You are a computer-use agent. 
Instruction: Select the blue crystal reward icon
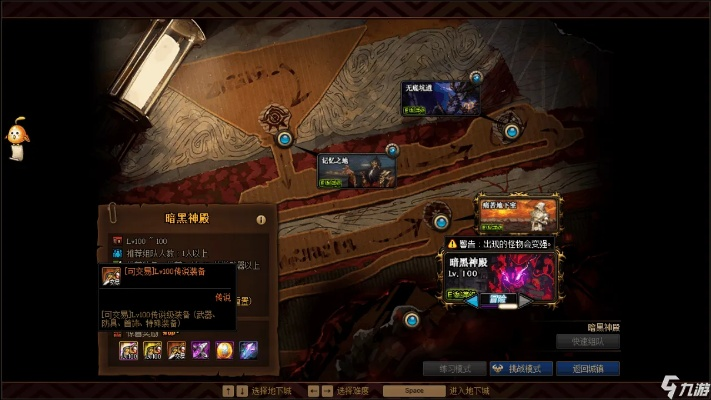pos(247,349)
